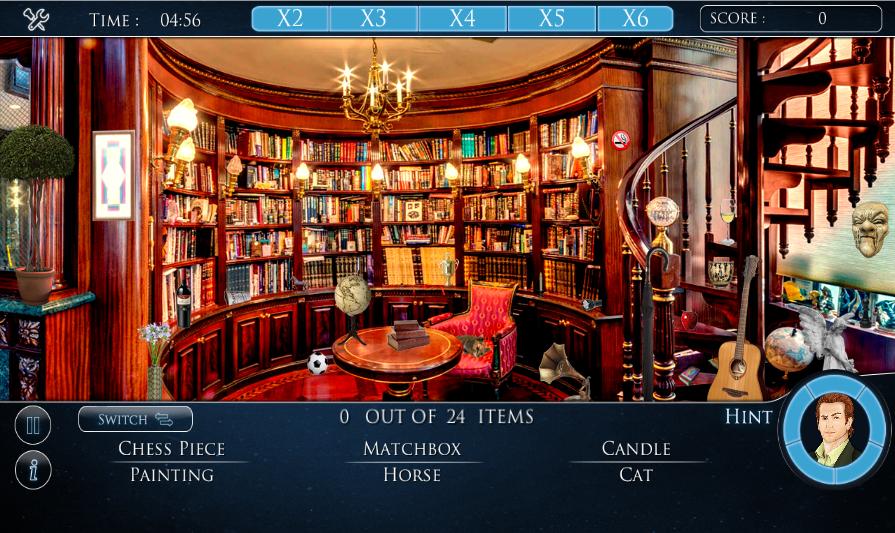Choose Painting in the item list
895x533 pixels.
172,475
